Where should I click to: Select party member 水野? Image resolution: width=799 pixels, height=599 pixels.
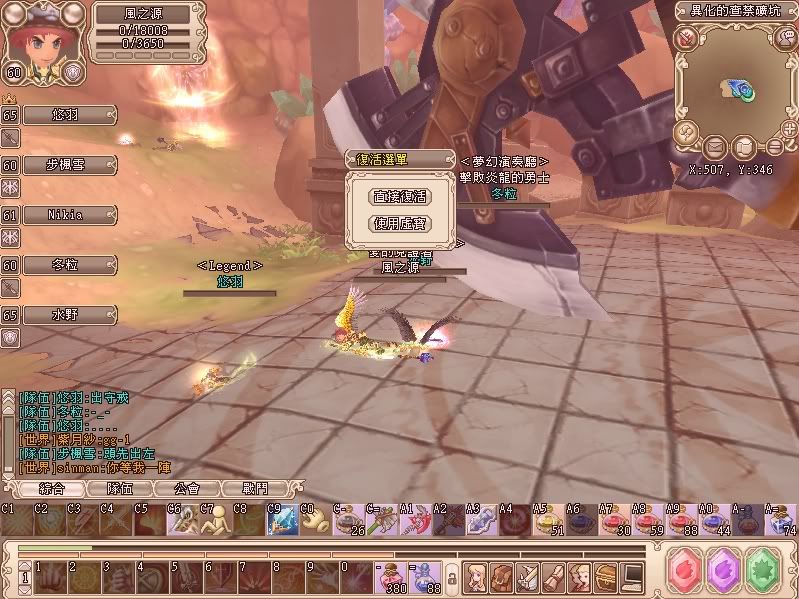67,315
